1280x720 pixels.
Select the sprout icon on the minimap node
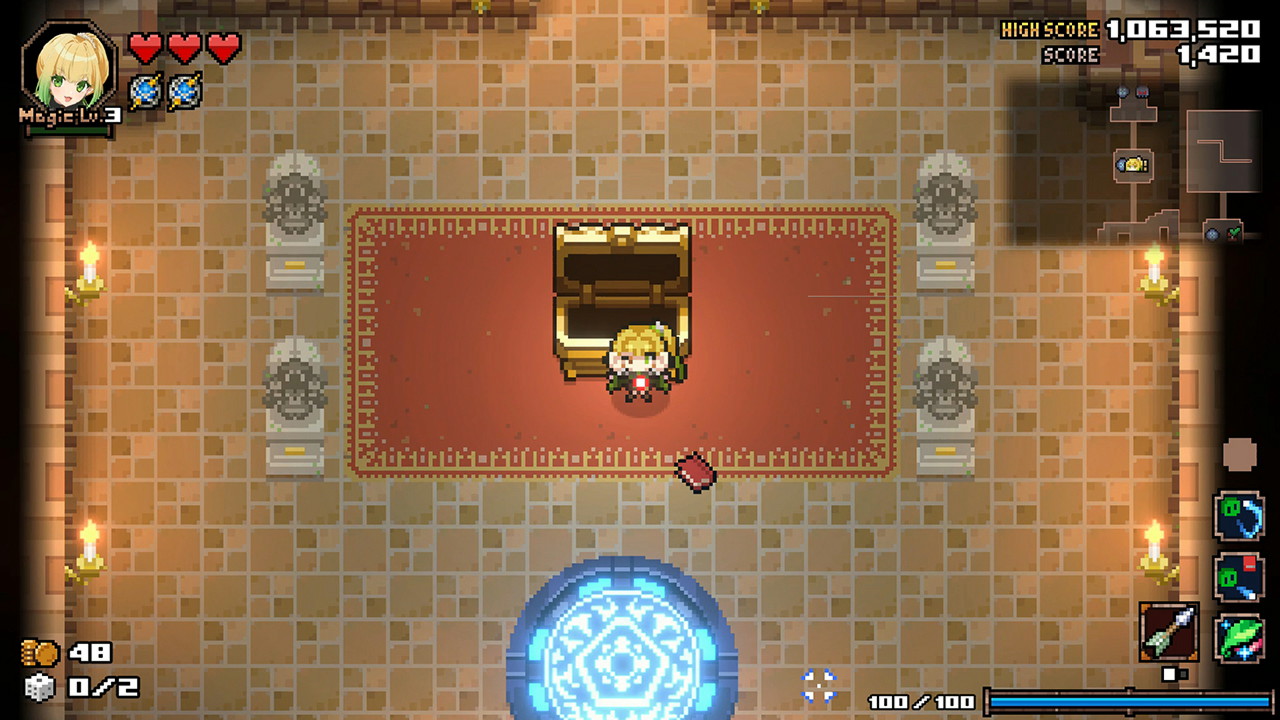click(1233, 232)
